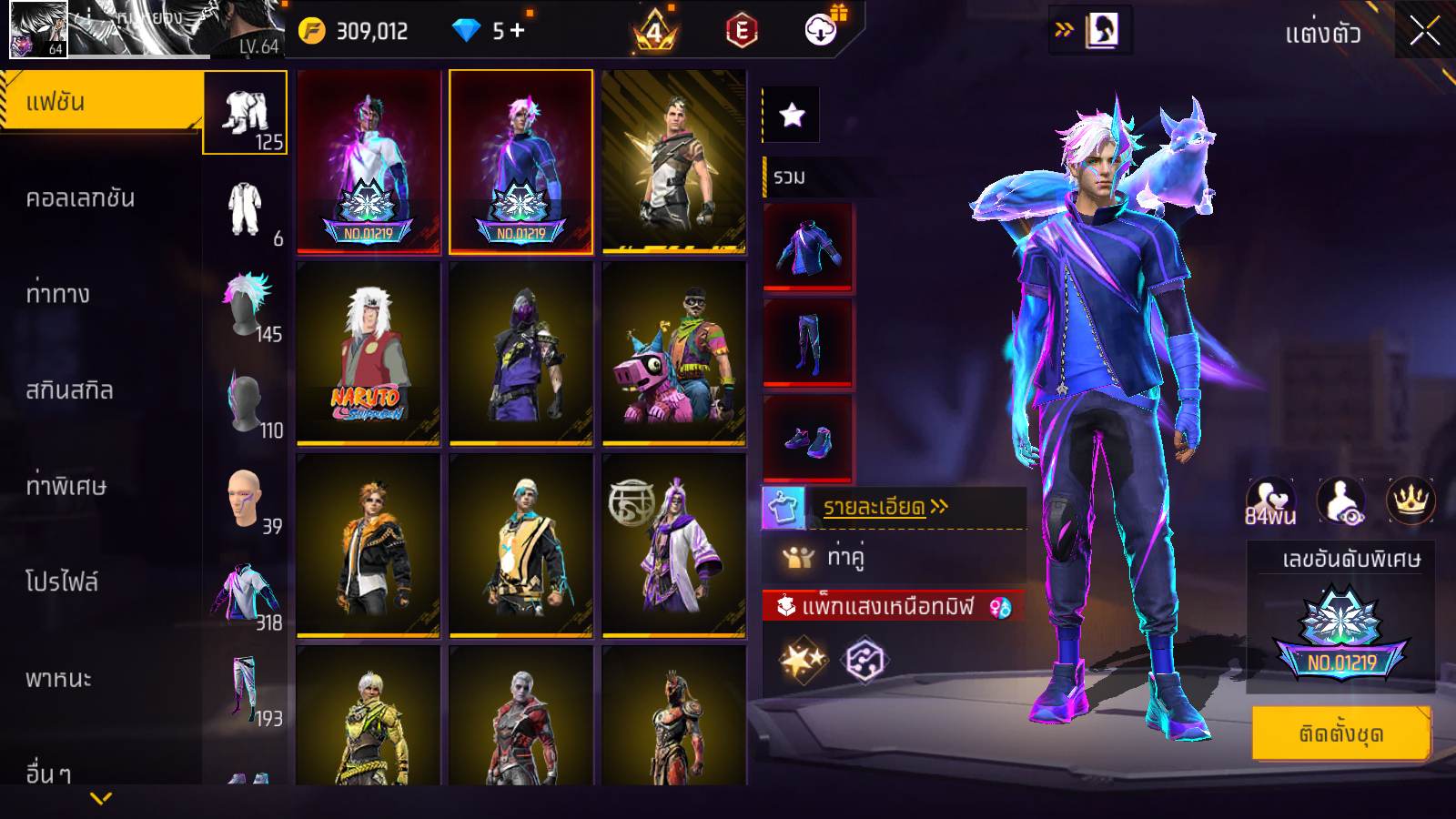The height and width of the screenshot is (819, 1456).
Task: Open the ท่าทาง emotes tab
Action: (58, 294)
